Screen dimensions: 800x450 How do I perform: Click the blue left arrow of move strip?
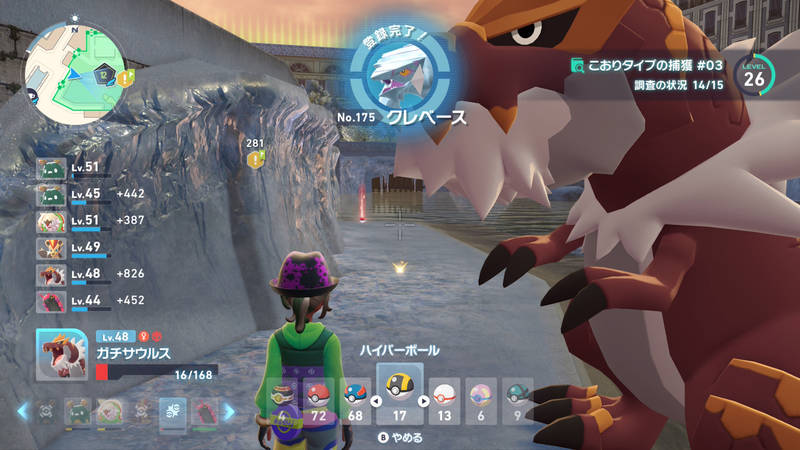tap(22, 411)
